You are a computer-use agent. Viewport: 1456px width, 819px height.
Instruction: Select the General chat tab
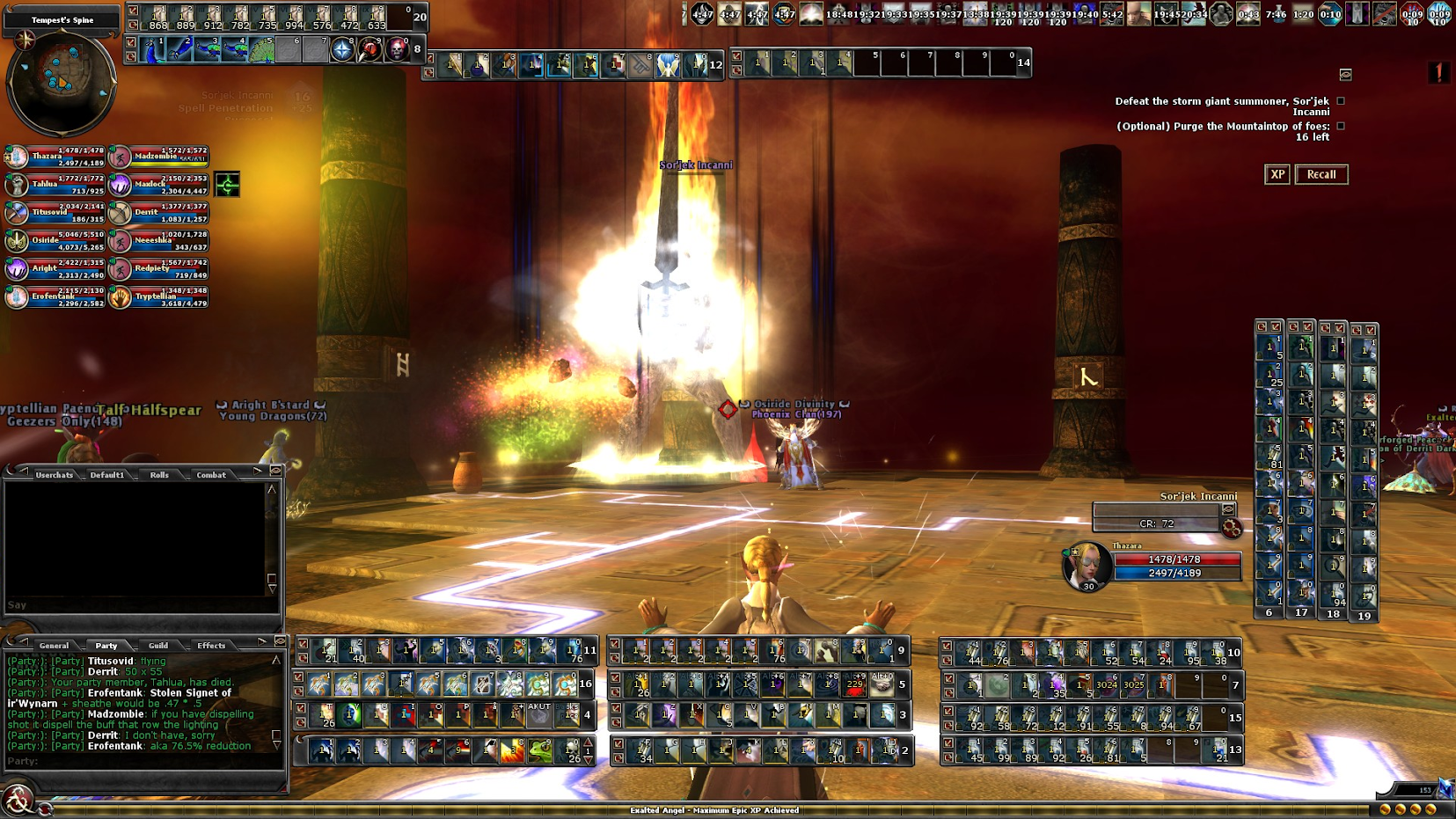55,646
